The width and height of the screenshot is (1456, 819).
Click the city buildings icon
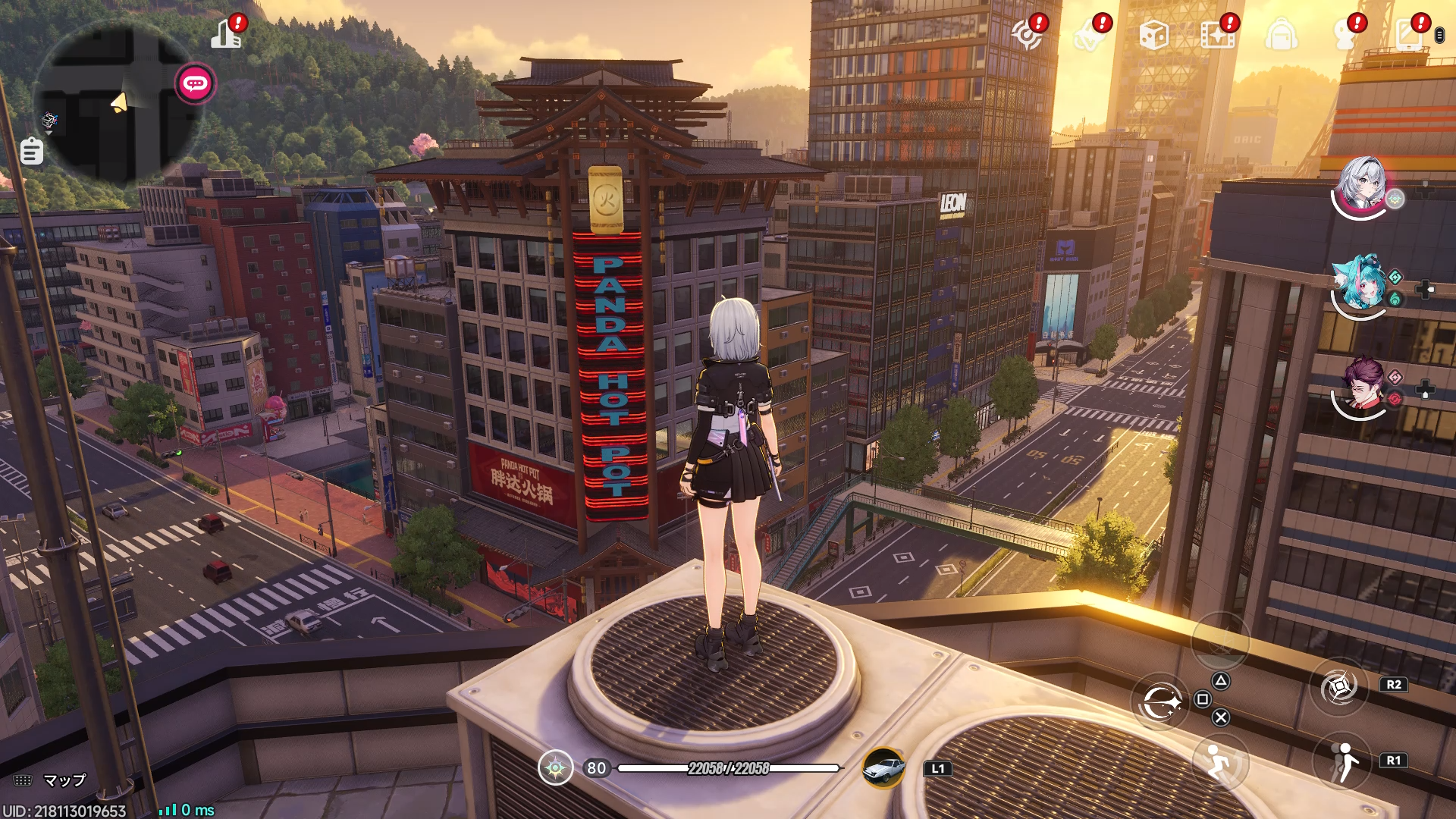[x=226, y=34]
